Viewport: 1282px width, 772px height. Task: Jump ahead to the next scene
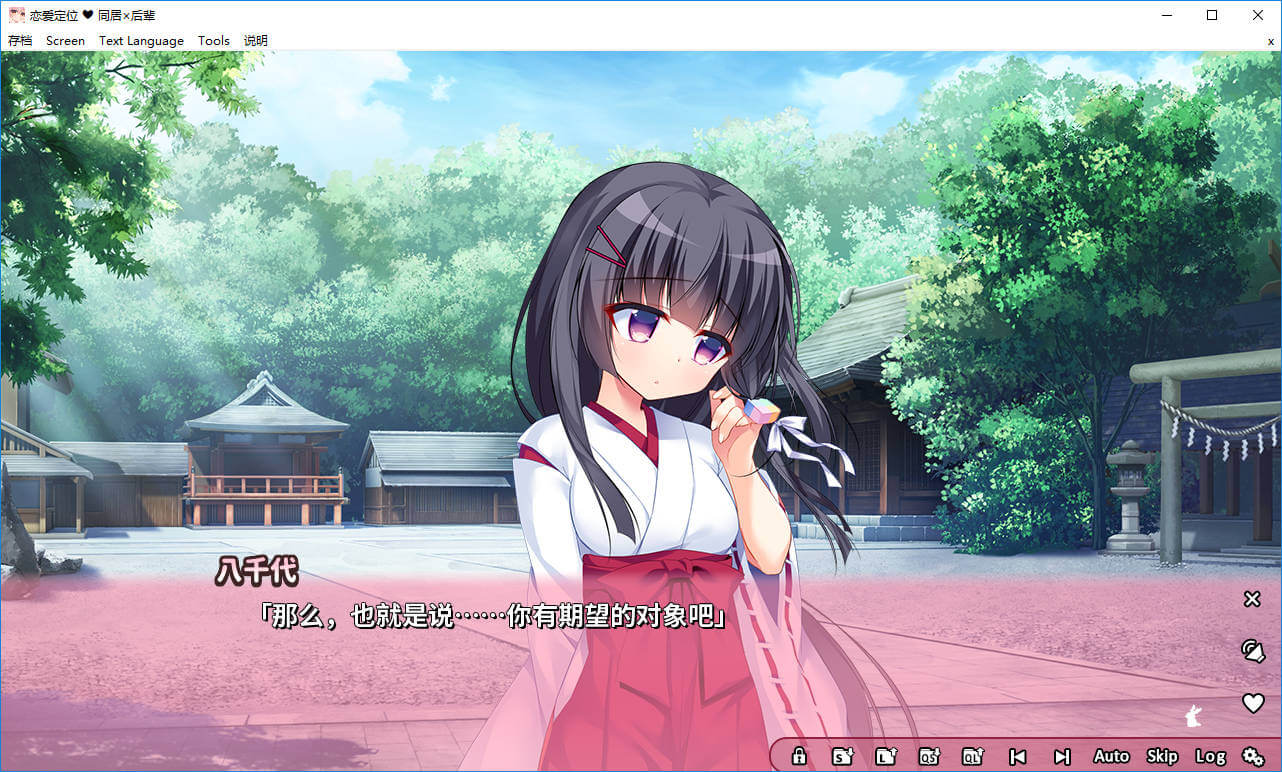pyautogui.click(x=1062, y=756)
